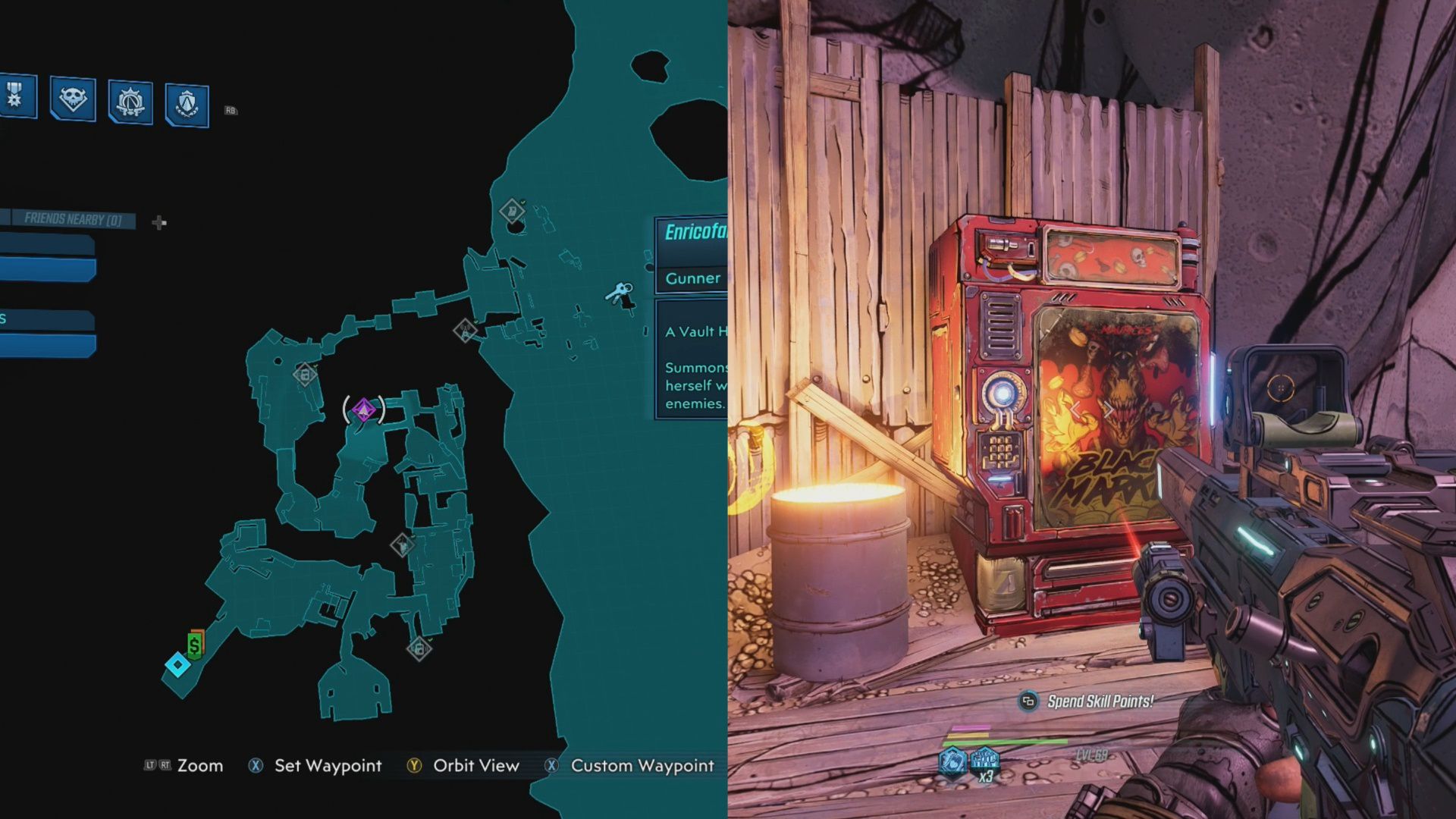
Task: Toggle the skill tree notification icon with x3
Action: [984, 761]
